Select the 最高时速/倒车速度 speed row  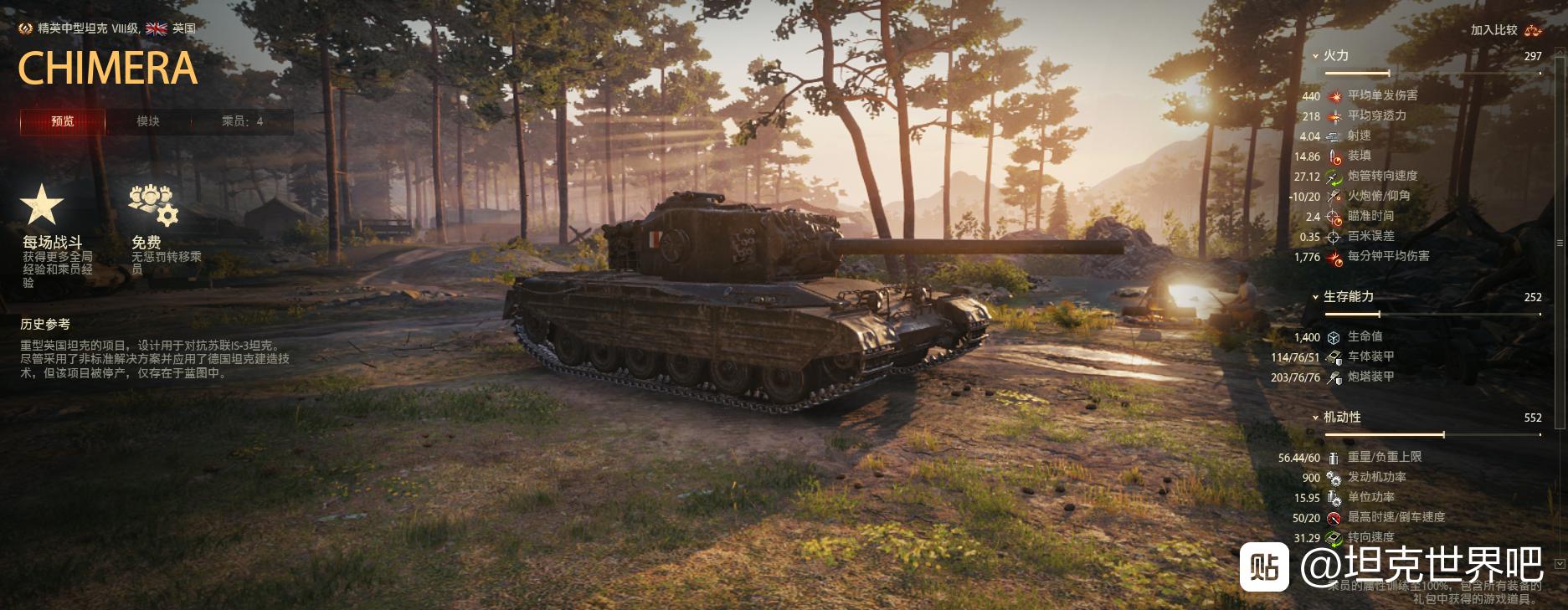click(x=1396, y=517)
